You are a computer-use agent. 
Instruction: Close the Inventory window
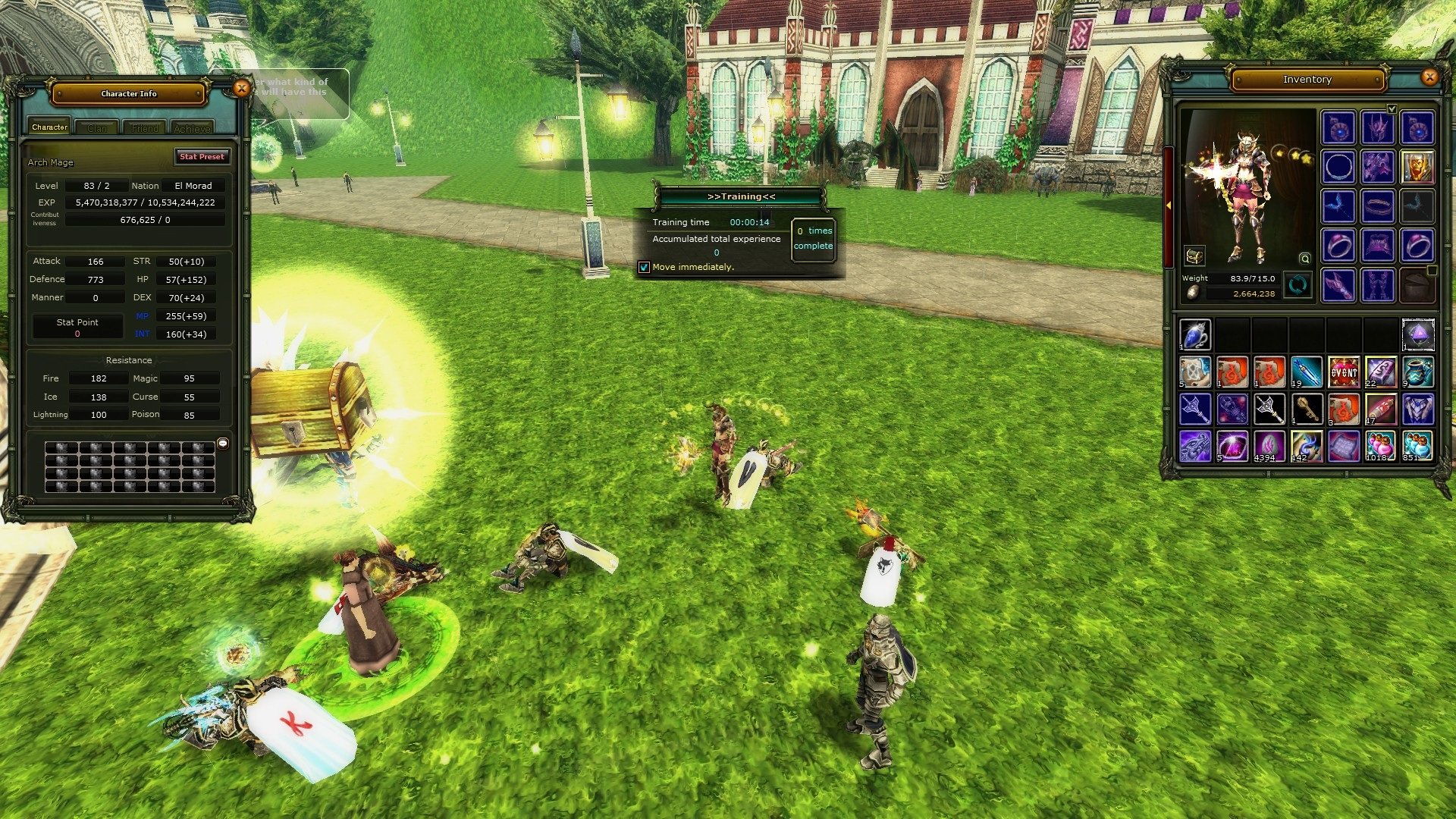tap(1429, 77)
